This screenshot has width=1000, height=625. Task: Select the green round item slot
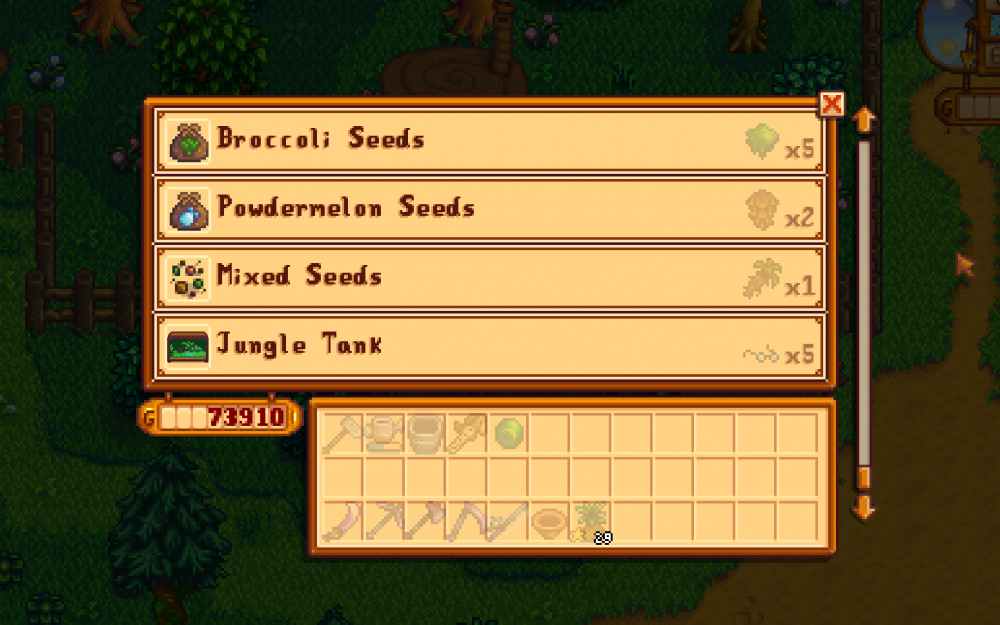click(509, 433)
